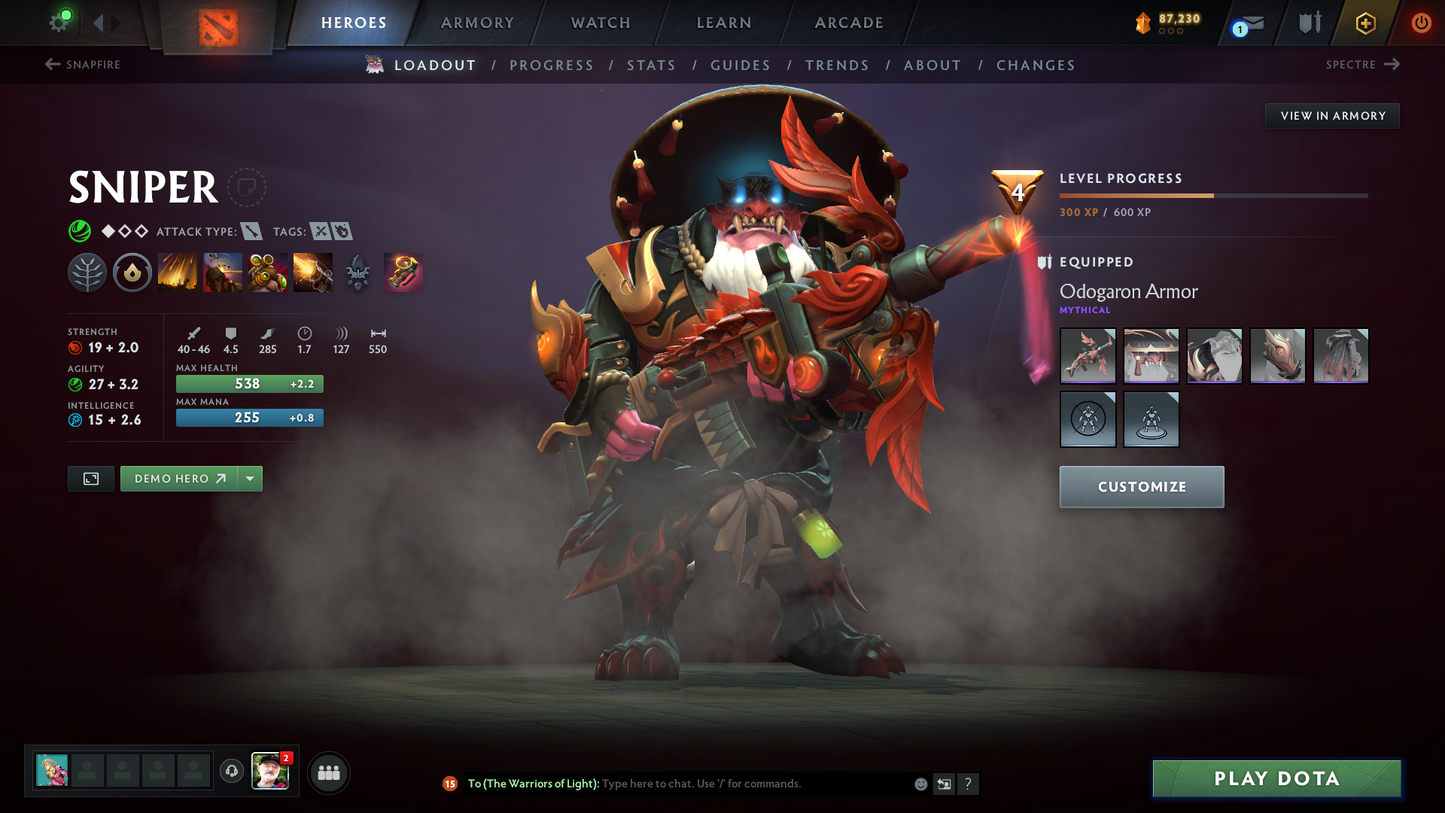
Task: Click the CUSTOMIZE button
Action: (1141, 487)
